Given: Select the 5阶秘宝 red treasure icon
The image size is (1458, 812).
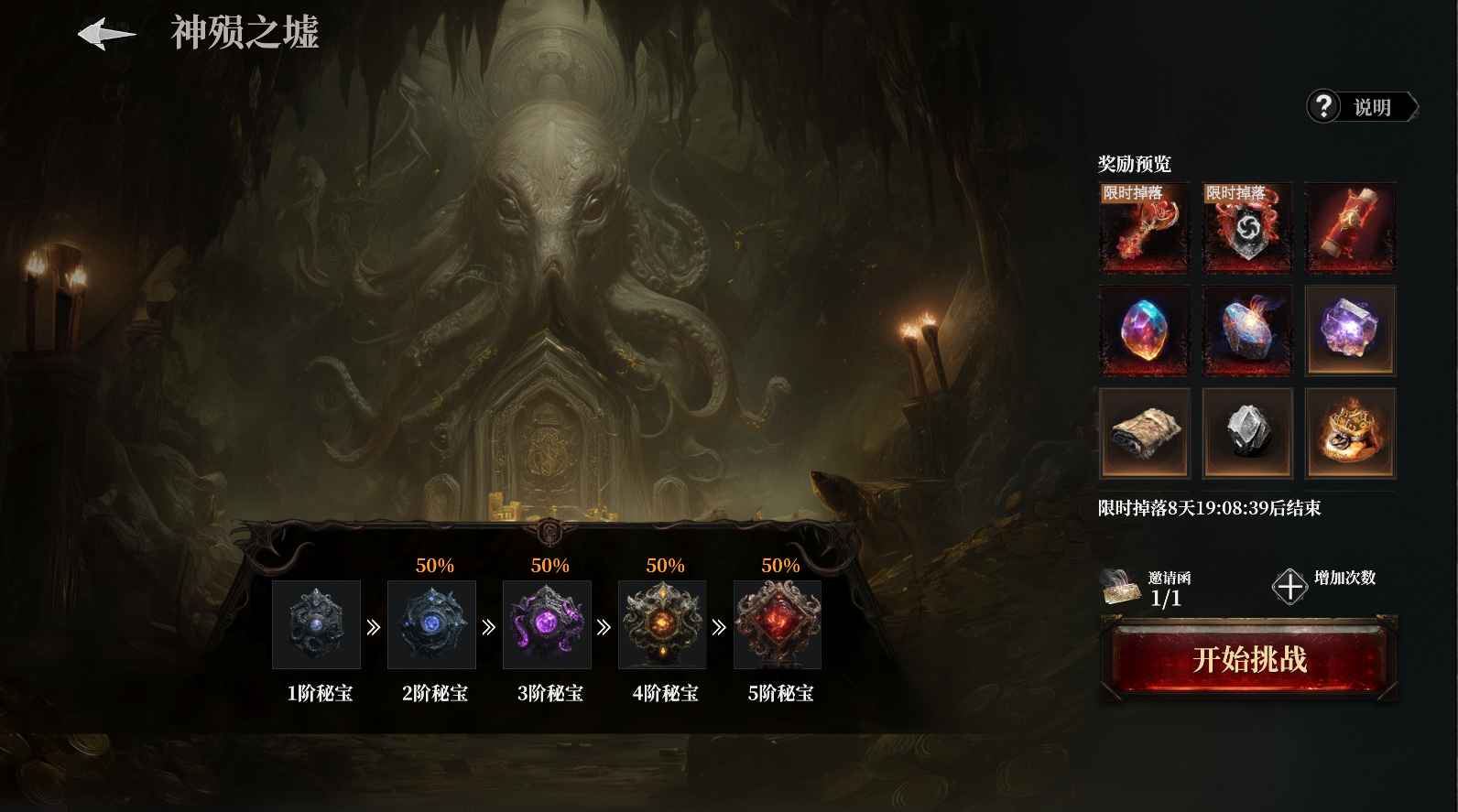Looking at the screenshot, I should [x=778, y=624].
